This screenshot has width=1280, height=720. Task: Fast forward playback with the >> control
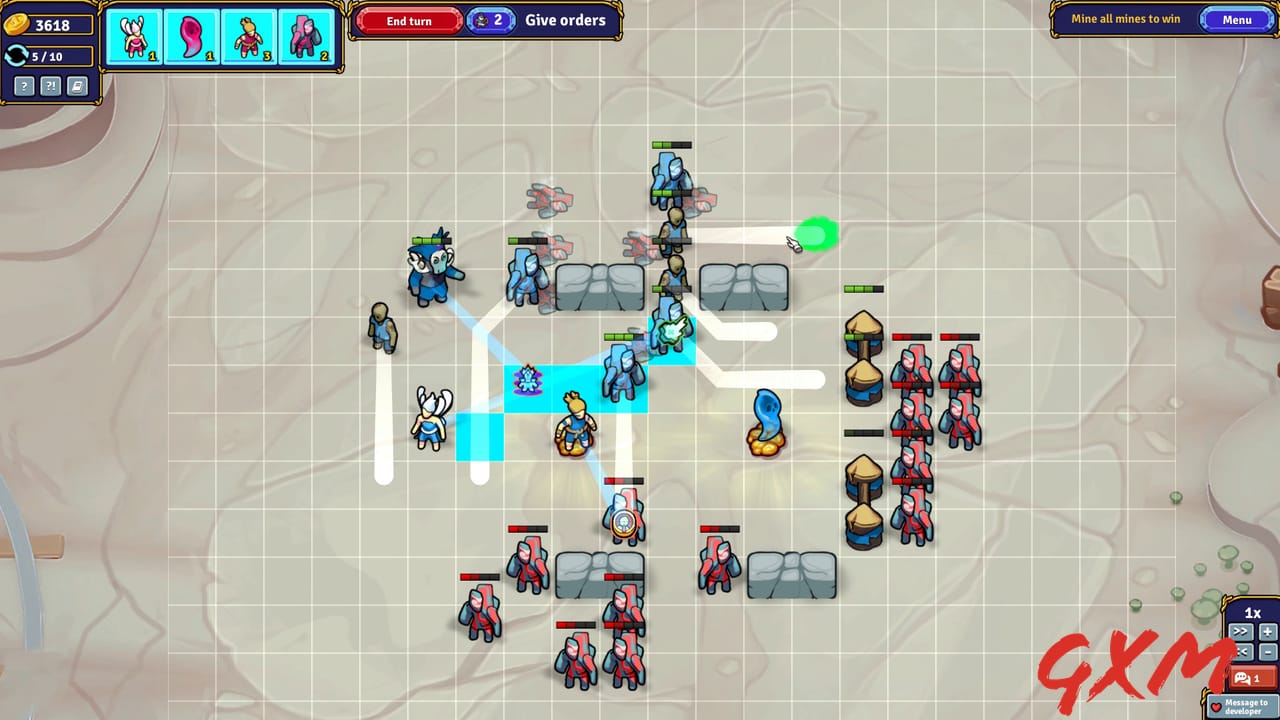(1240, 631)
